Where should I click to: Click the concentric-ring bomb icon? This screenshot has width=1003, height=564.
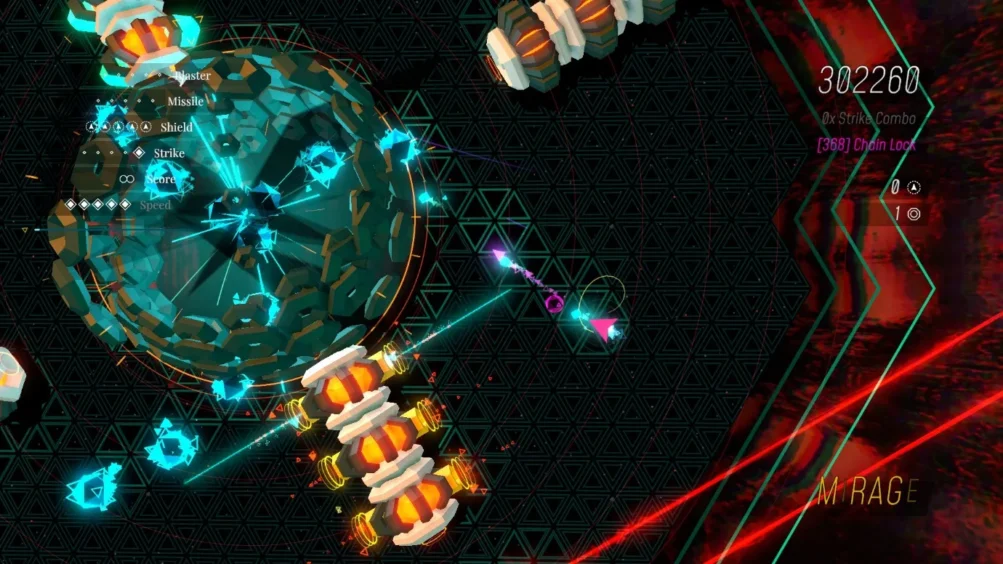tap(914, 213)
